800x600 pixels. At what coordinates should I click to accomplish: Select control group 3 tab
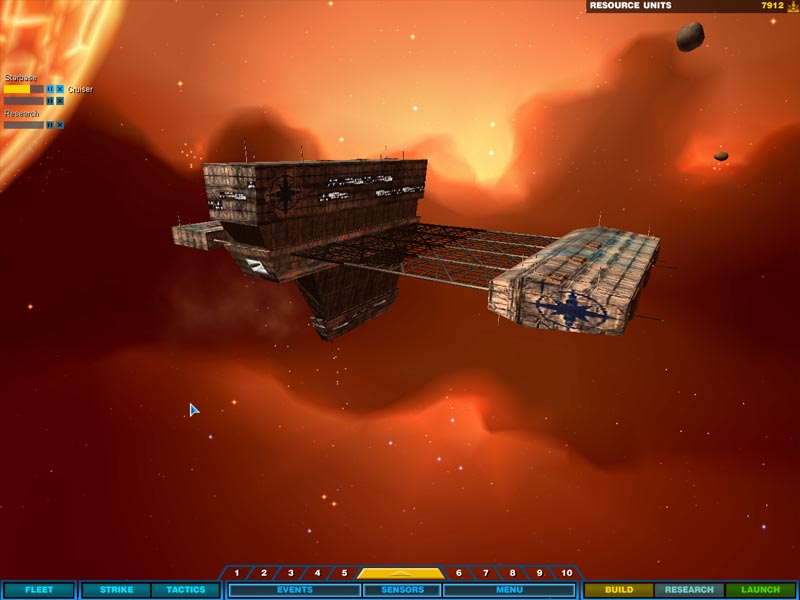[x=291, y=573]
